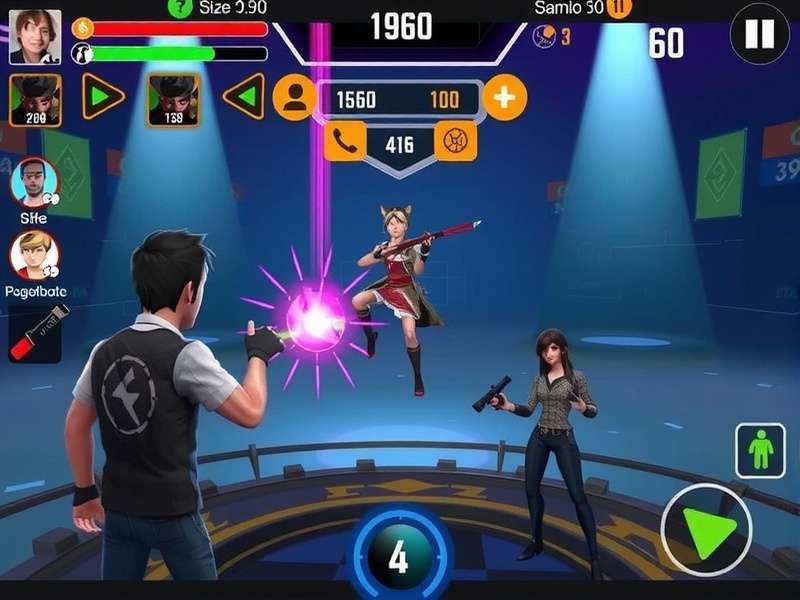Select the Pagetbate teammate portrait
Viewport: 800px width, 600px height.
34,256
